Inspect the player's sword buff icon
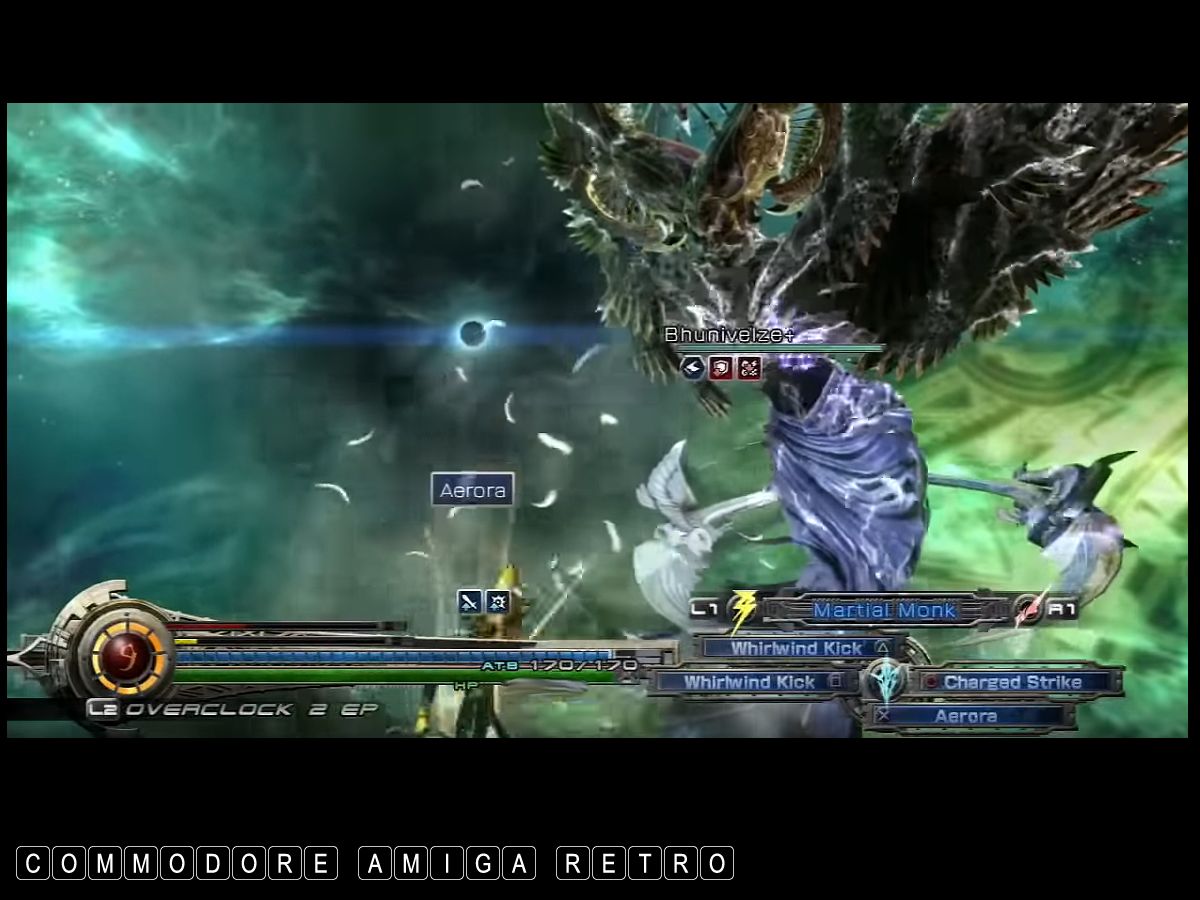Image resolution: width=1200 pixels, height=900 pixels. pos(469,601)
